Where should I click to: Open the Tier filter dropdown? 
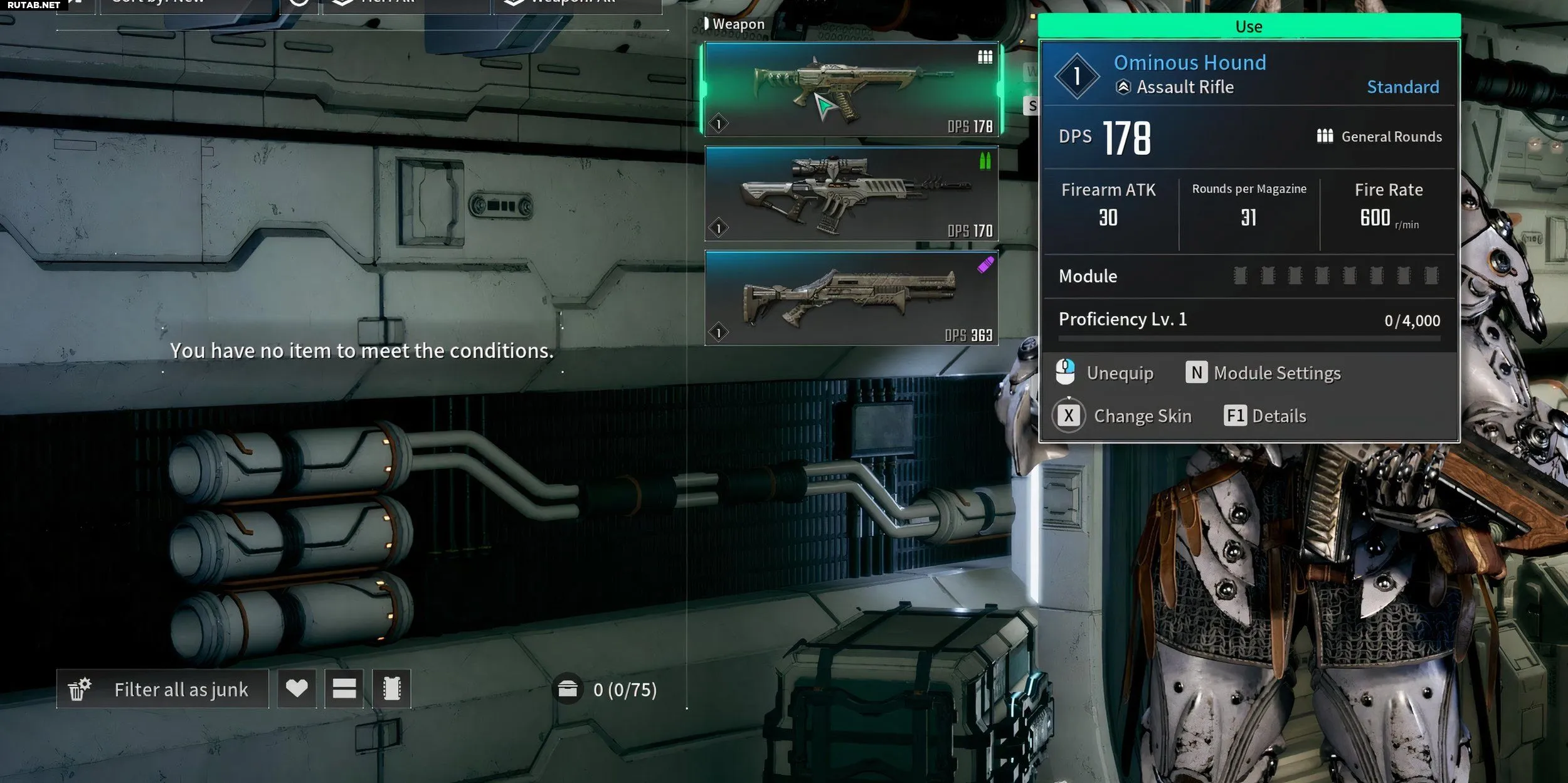tap(406, 5)
